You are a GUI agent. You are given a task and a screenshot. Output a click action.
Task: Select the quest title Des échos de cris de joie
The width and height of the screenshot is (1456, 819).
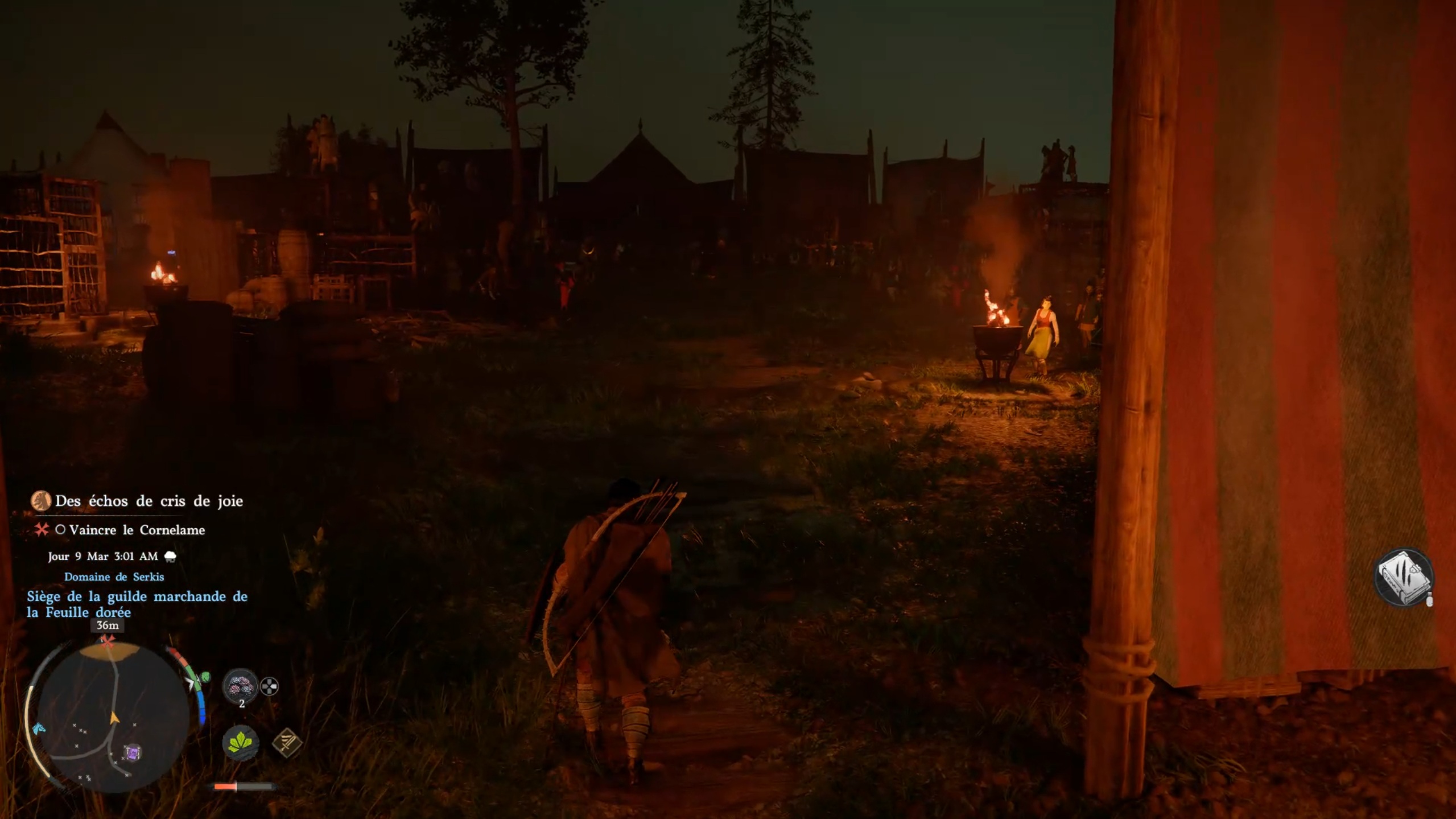click(149, 501)
